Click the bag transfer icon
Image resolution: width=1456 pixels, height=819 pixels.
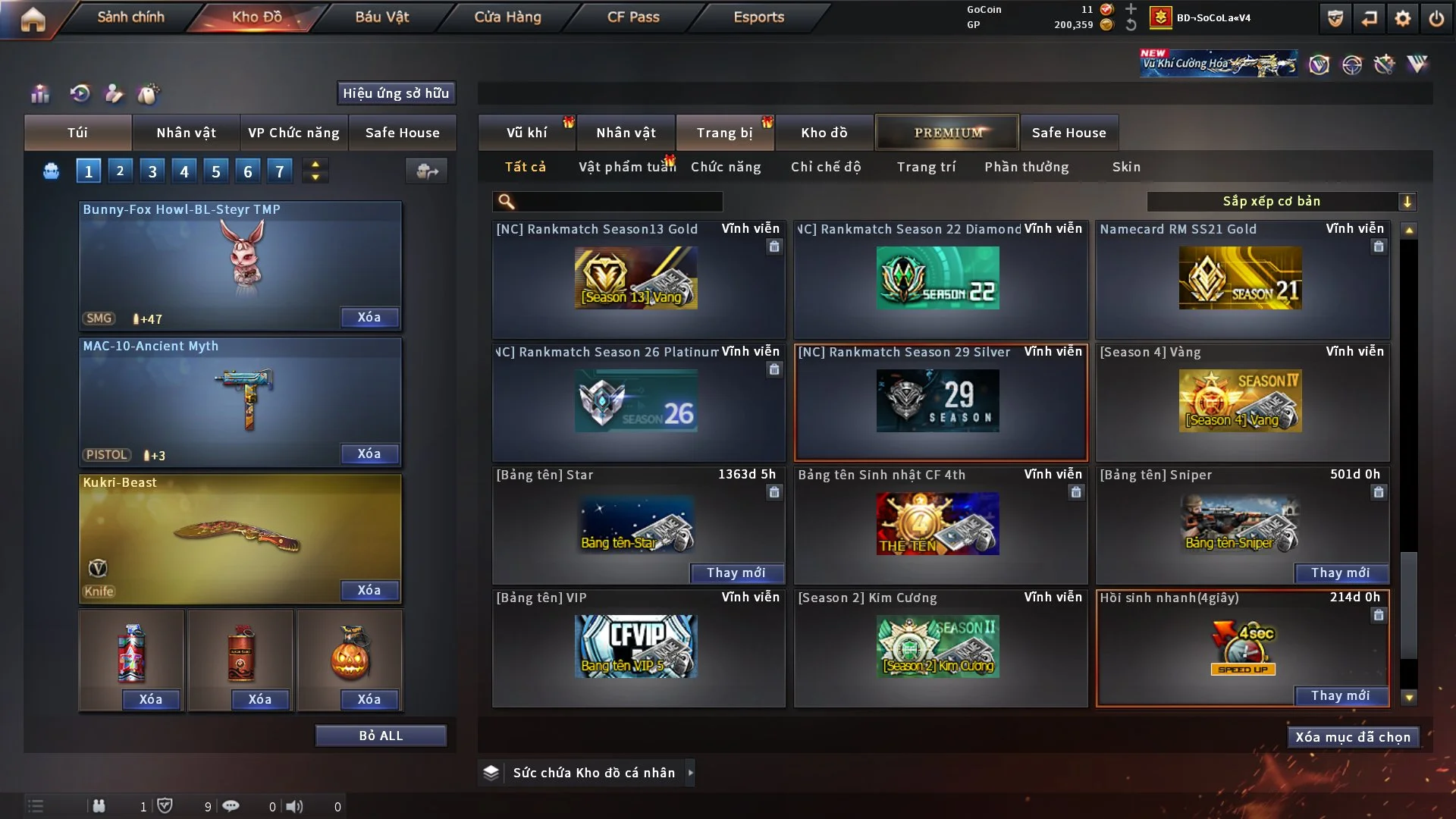tap(426, 172)
